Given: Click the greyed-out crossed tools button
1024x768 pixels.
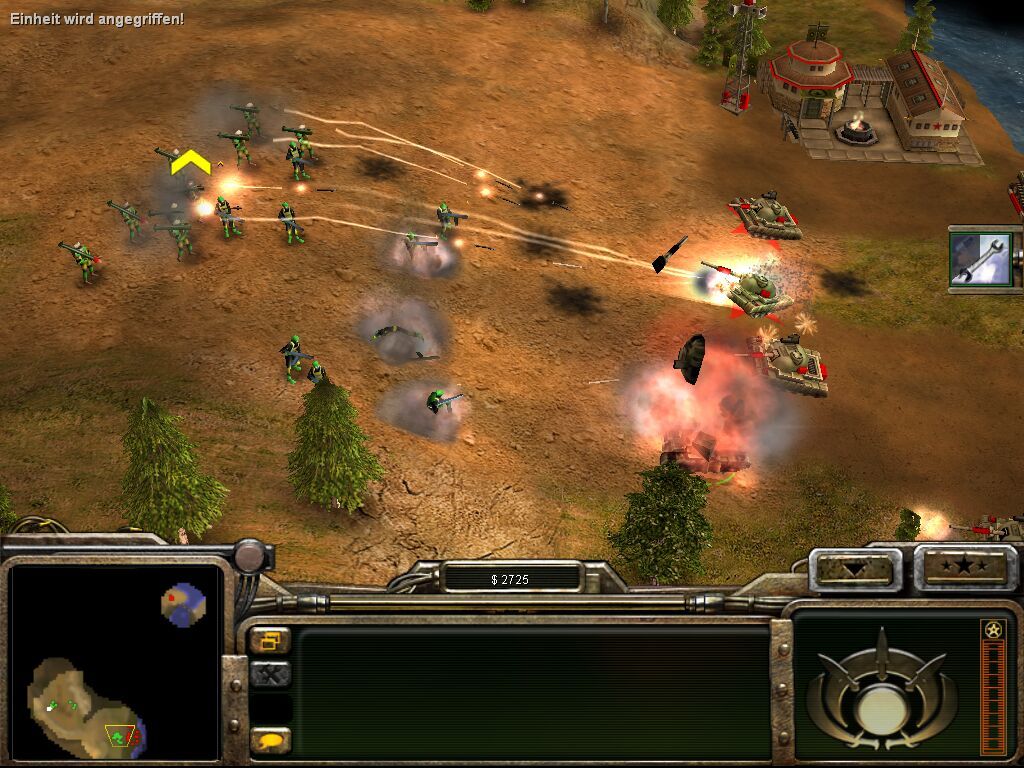Looking at the screenshot, I should pos(270,675).
